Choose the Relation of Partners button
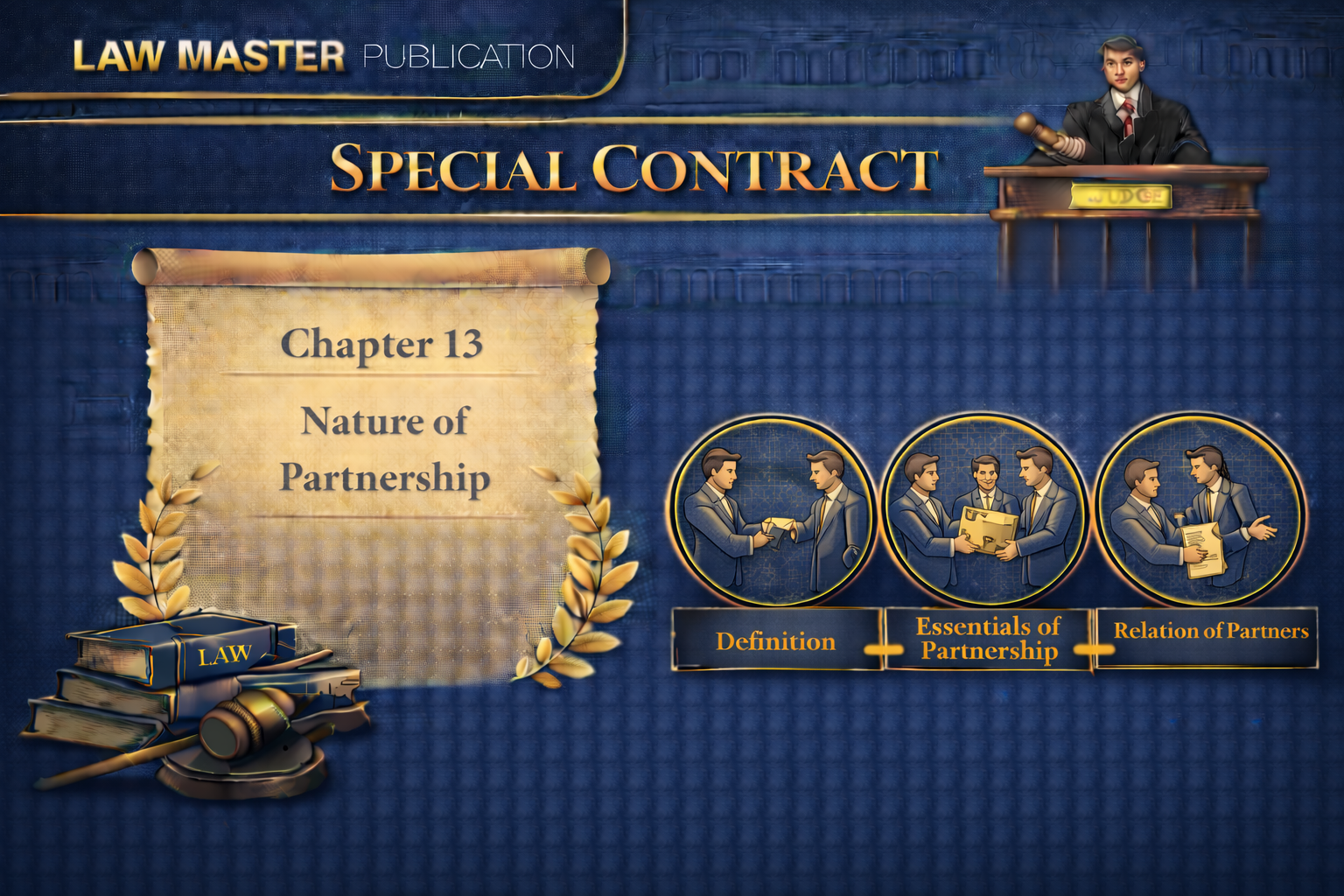 click(1208, 633)
